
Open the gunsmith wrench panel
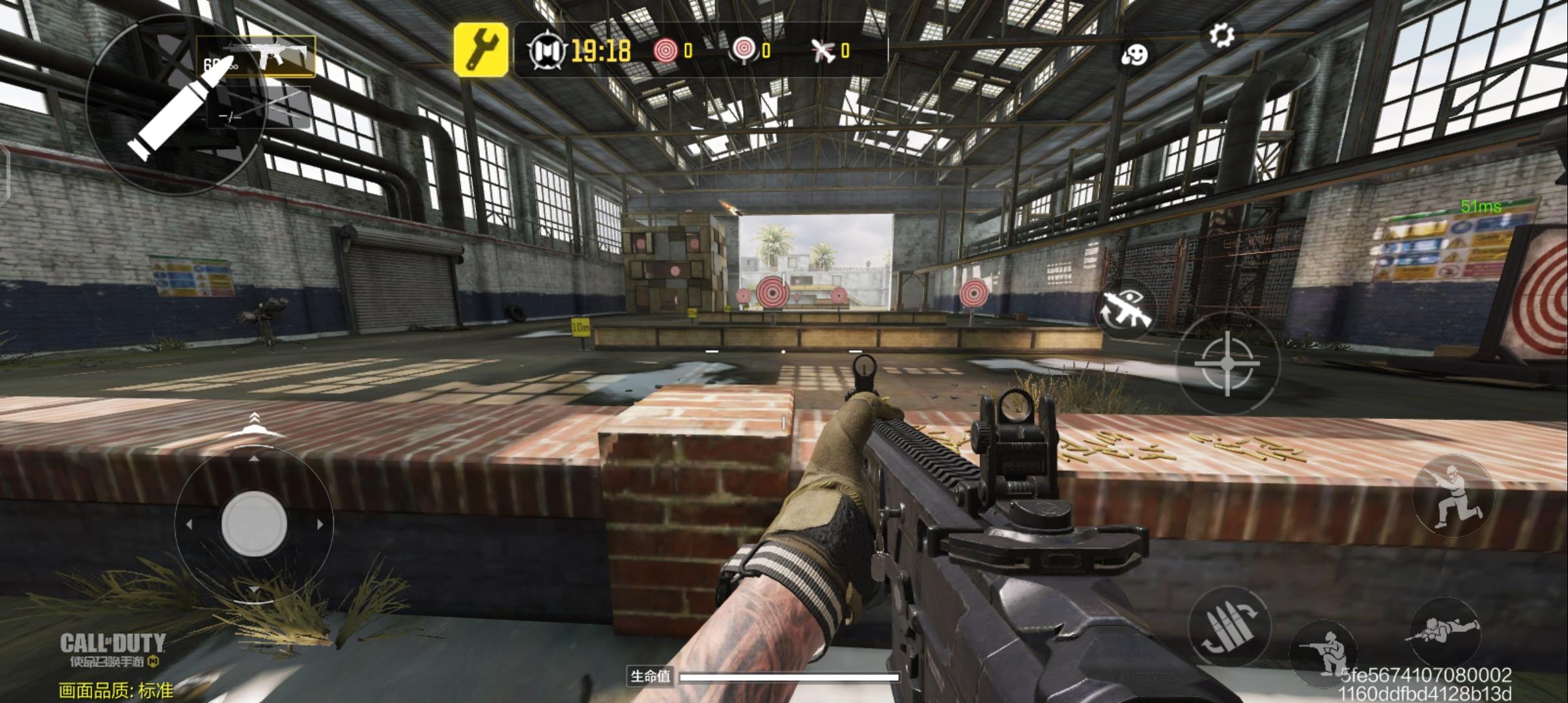click(x=483, y=50)
